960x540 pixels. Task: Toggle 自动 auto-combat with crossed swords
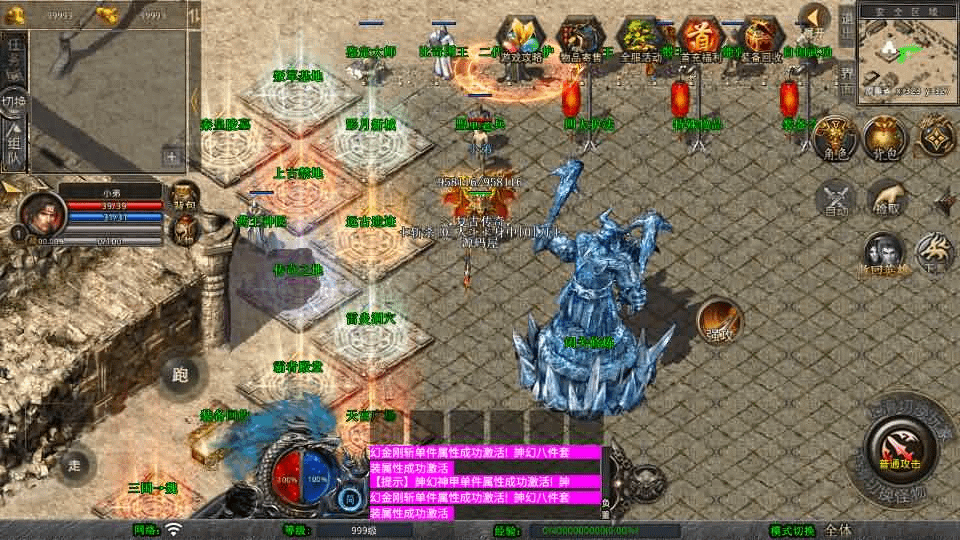coord(835,199)
